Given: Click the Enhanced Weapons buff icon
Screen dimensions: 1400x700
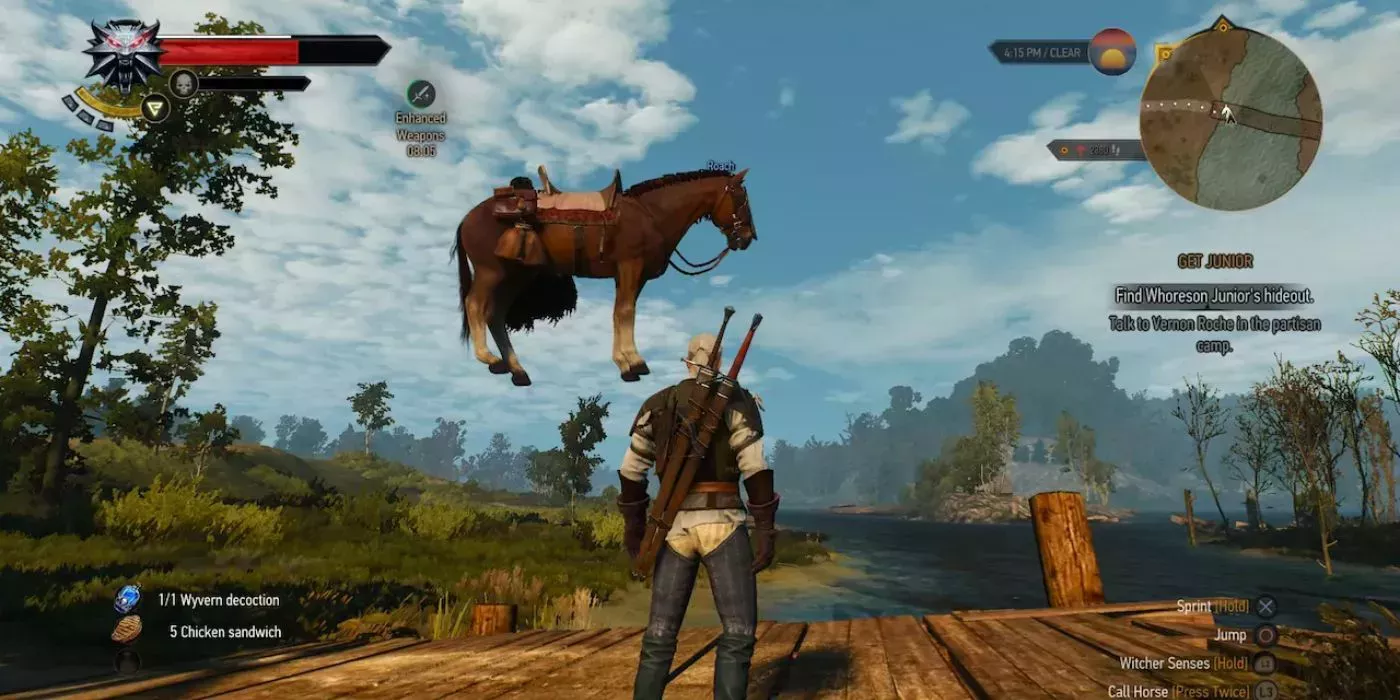Looking at the screenshot, I should coord(420,94).
